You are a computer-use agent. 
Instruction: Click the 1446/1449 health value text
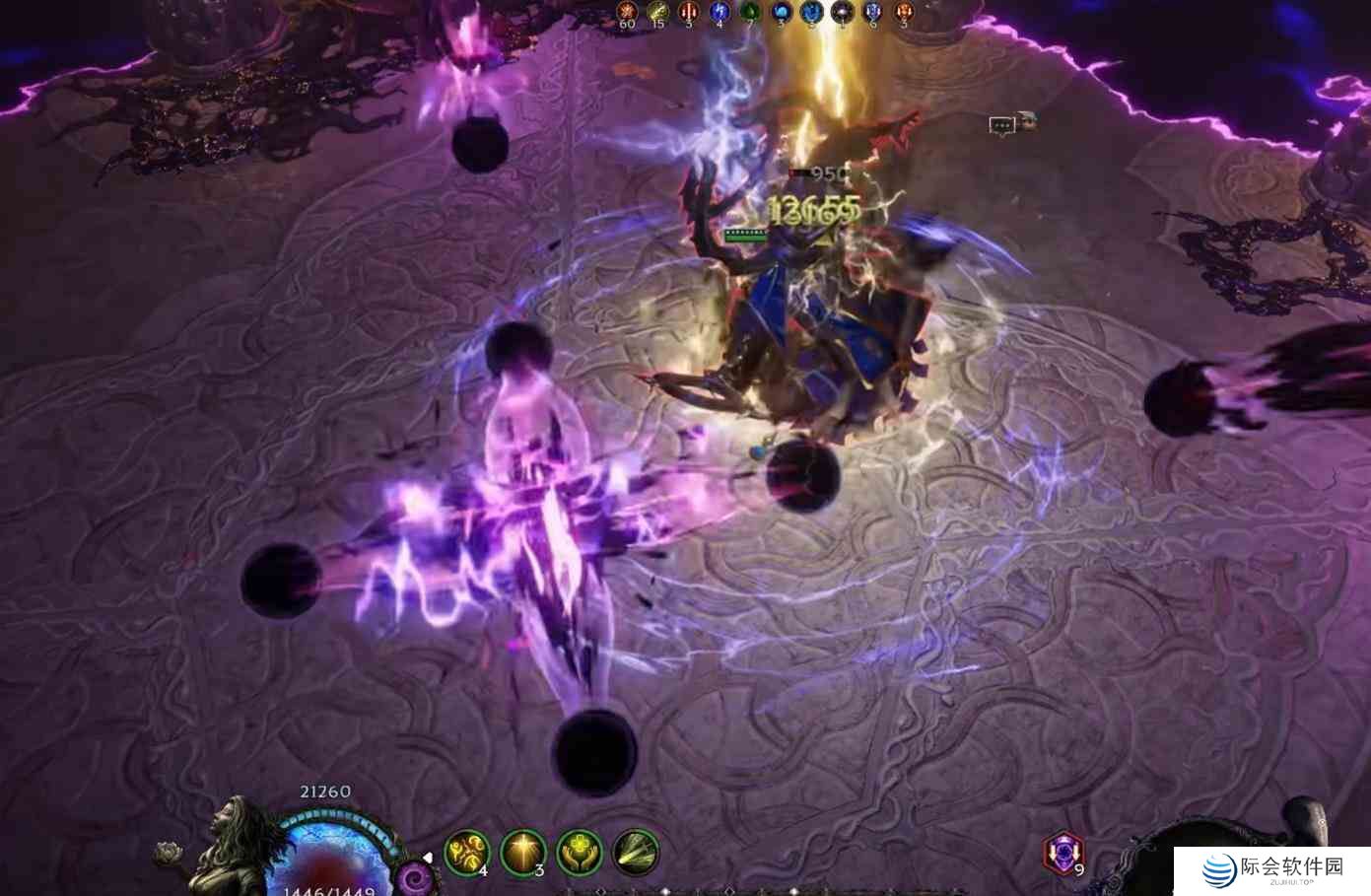click(x=325, y=888)
